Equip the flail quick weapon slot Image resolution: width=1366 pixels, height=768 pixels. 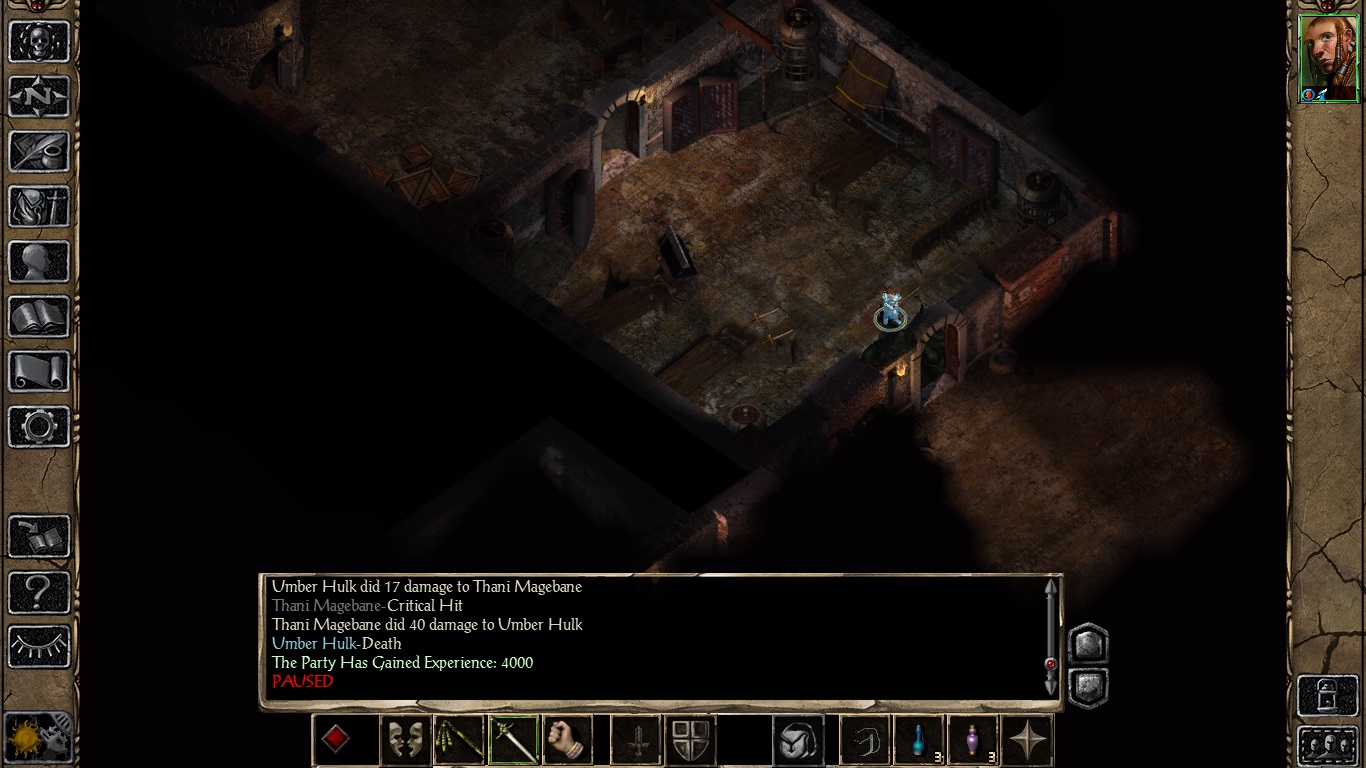click(459, 741)
